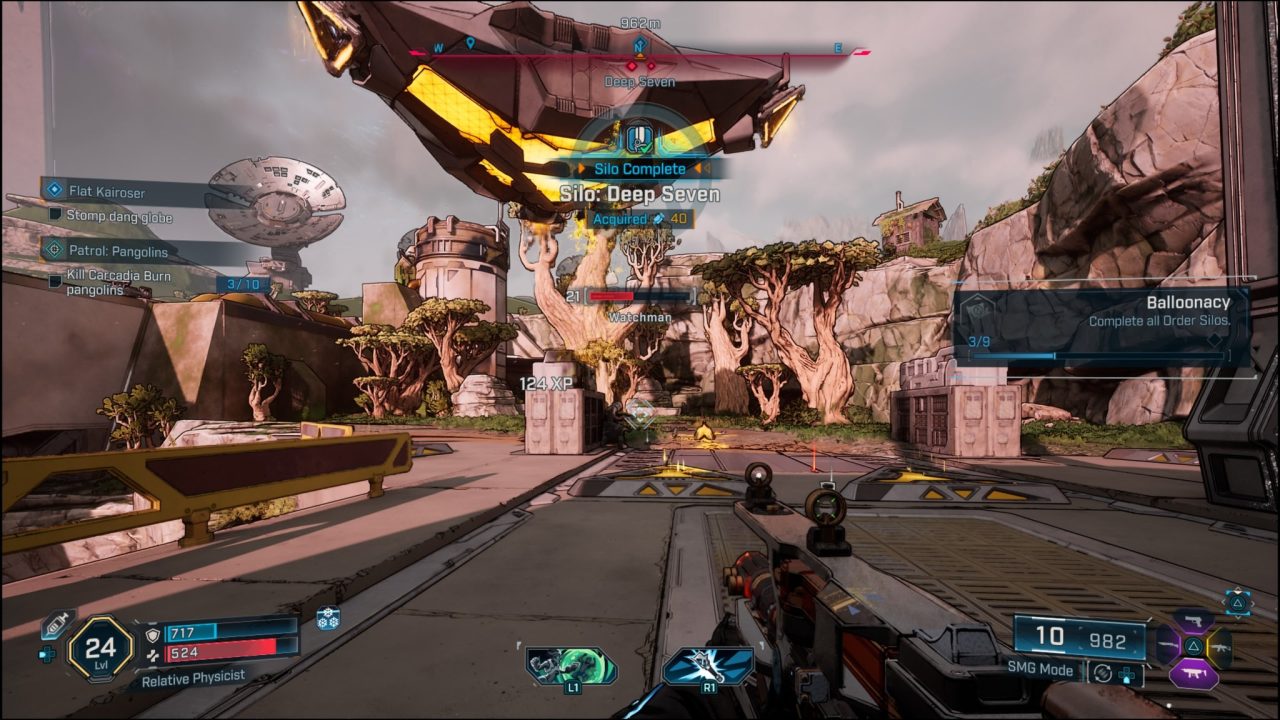Image resolution: width=1280 pixels, height=720 pixels.
Task: Click the equipped SMG icon in the weapon wheel
Action: 1194,673
